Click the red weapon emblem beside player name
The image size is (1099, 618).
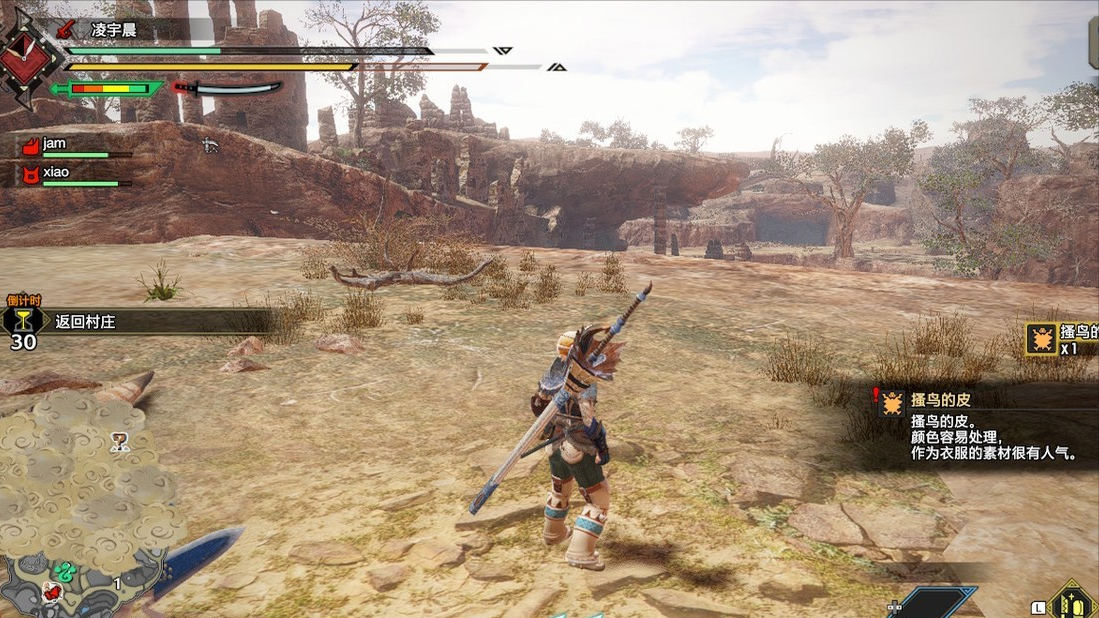tap(69, 28)
